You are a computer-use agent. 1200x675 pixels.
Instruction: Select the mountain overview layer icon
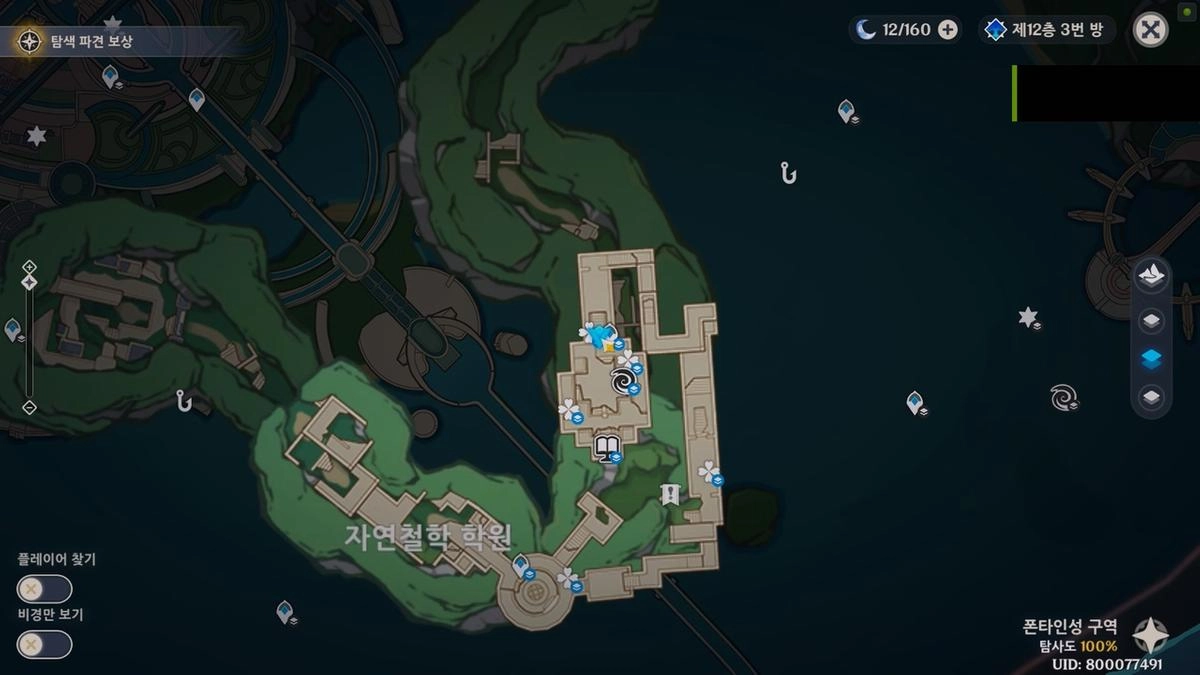point(1151,276)
